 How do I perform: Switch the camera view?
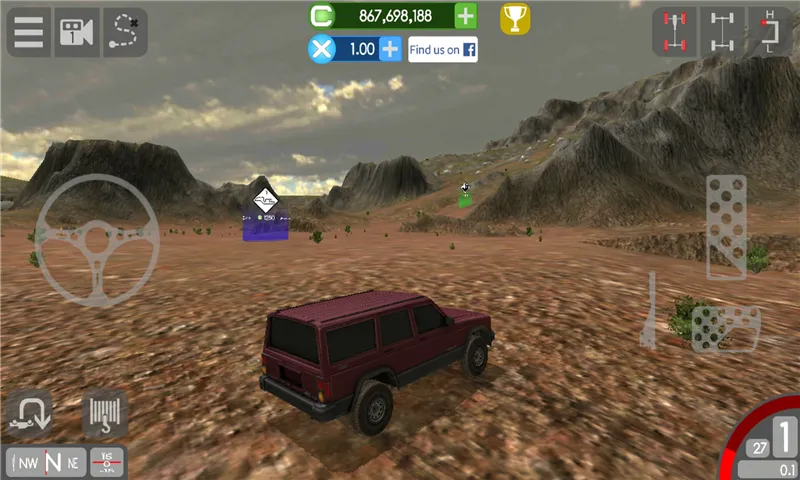click(x=77, y=31)
